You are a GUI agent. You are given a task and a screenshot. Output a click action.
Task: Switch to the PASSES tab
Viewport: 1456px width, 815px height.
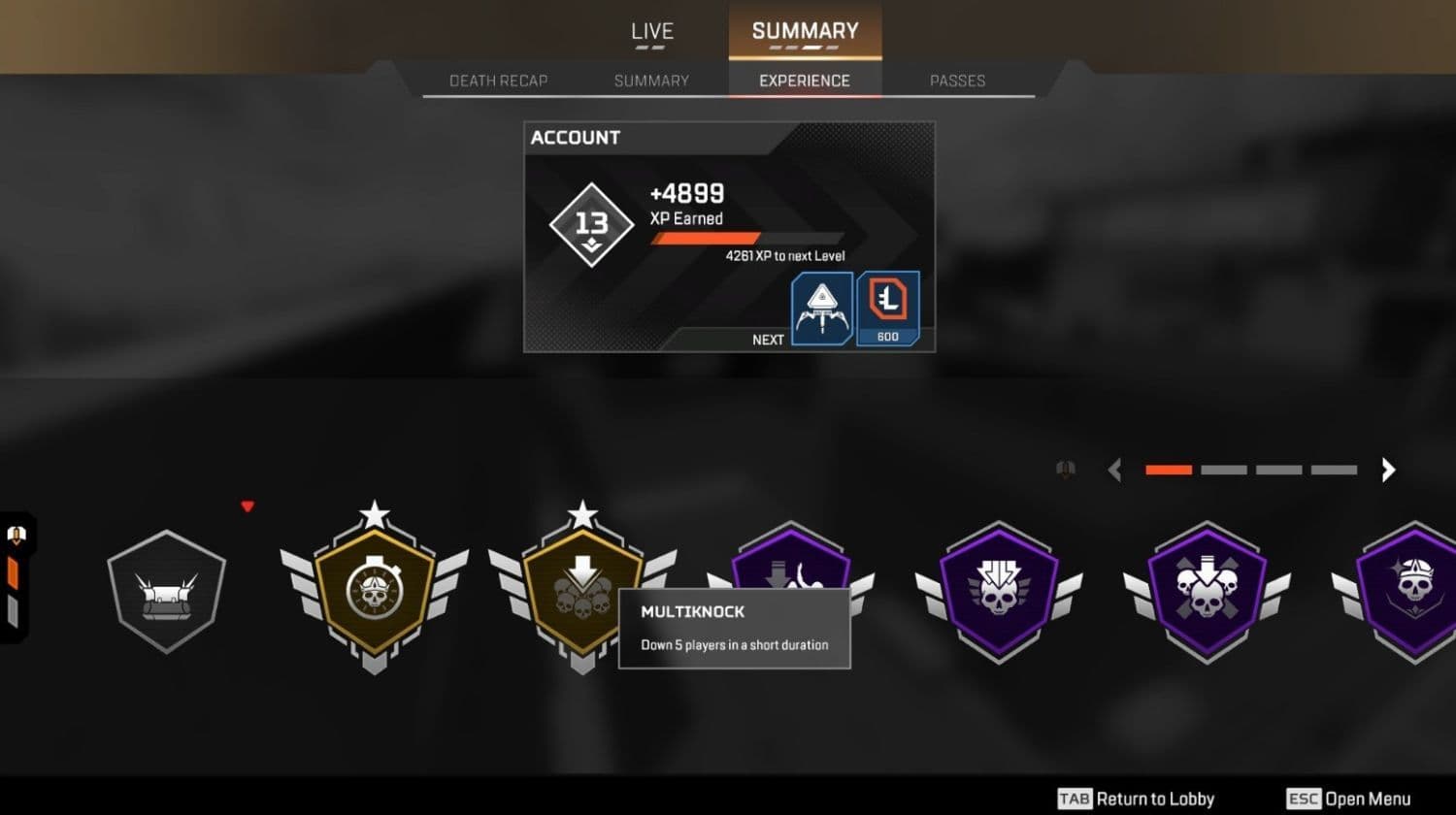(957, 81)
